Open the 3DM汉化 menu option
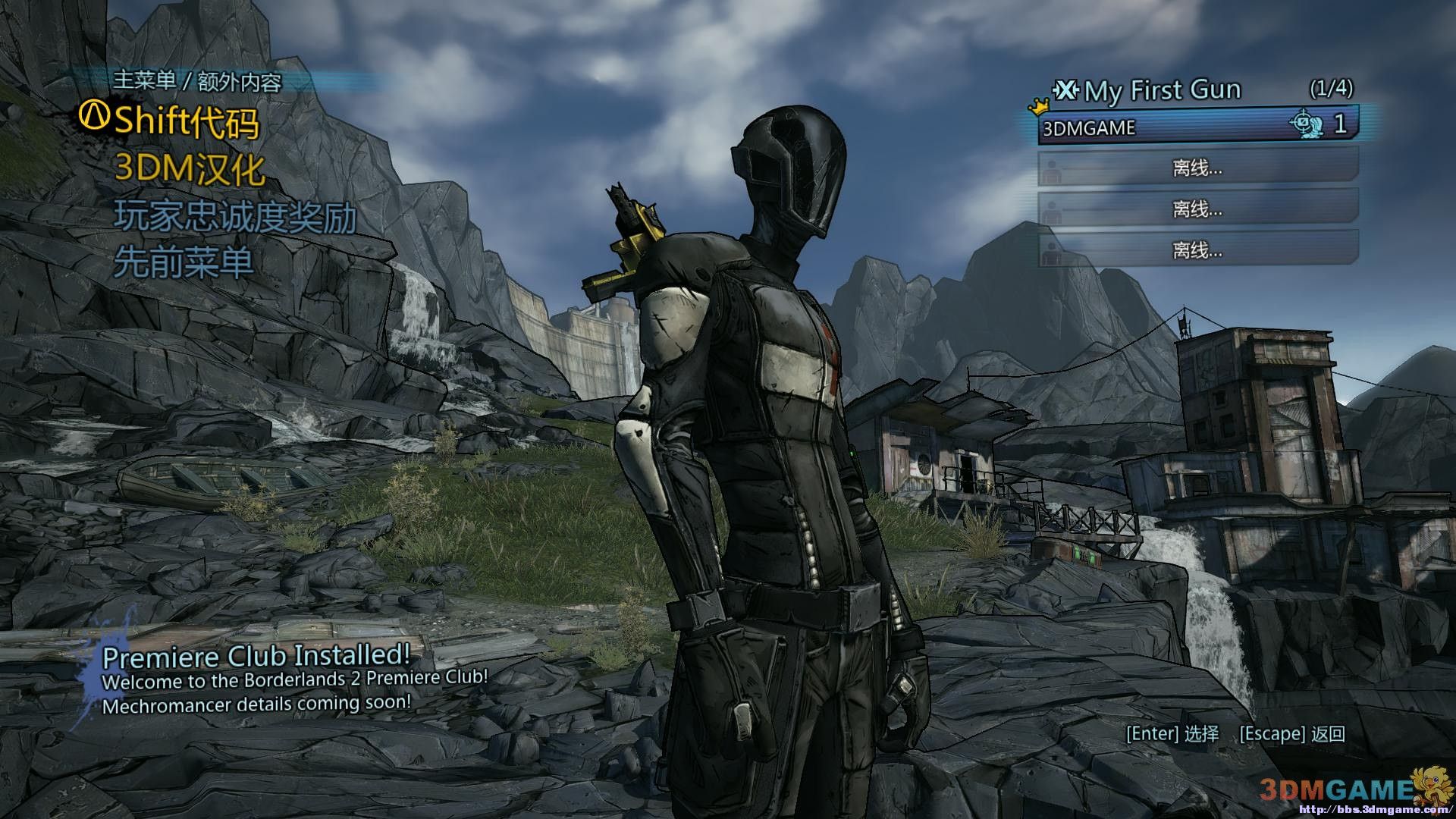1456x819 pixels. (190, 170)
